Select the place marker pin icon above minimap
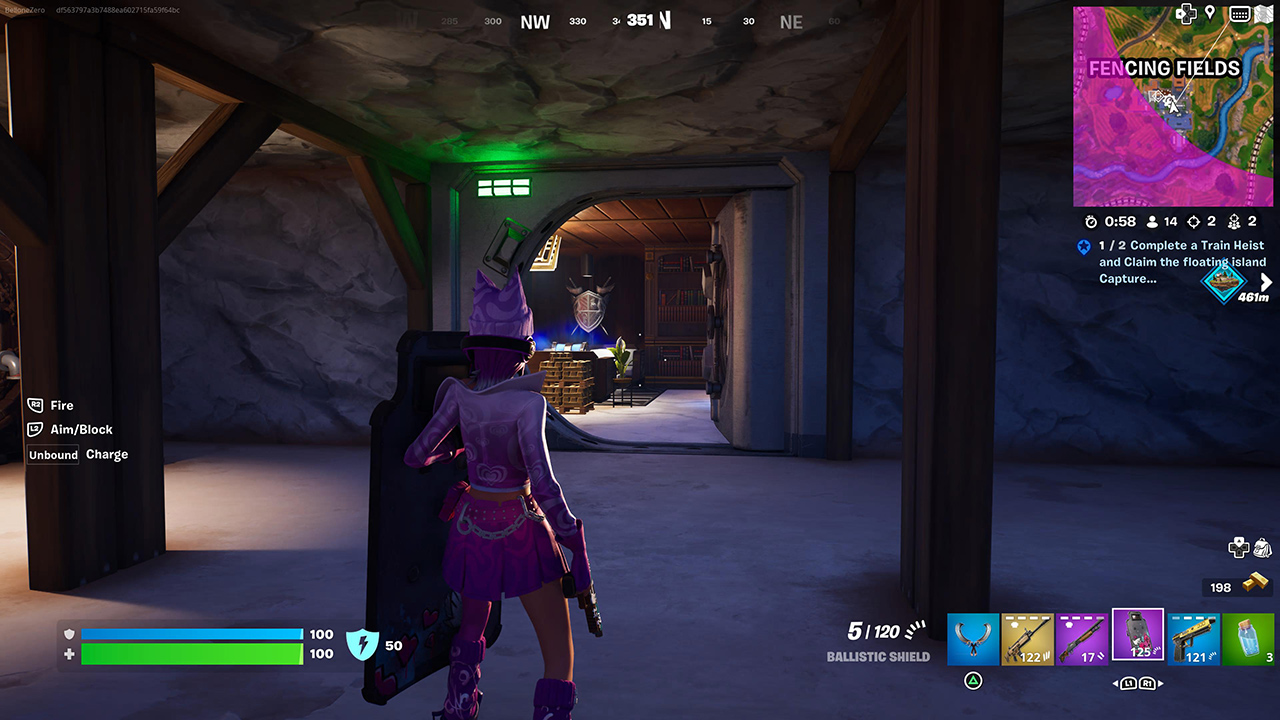 [1210, 13]
